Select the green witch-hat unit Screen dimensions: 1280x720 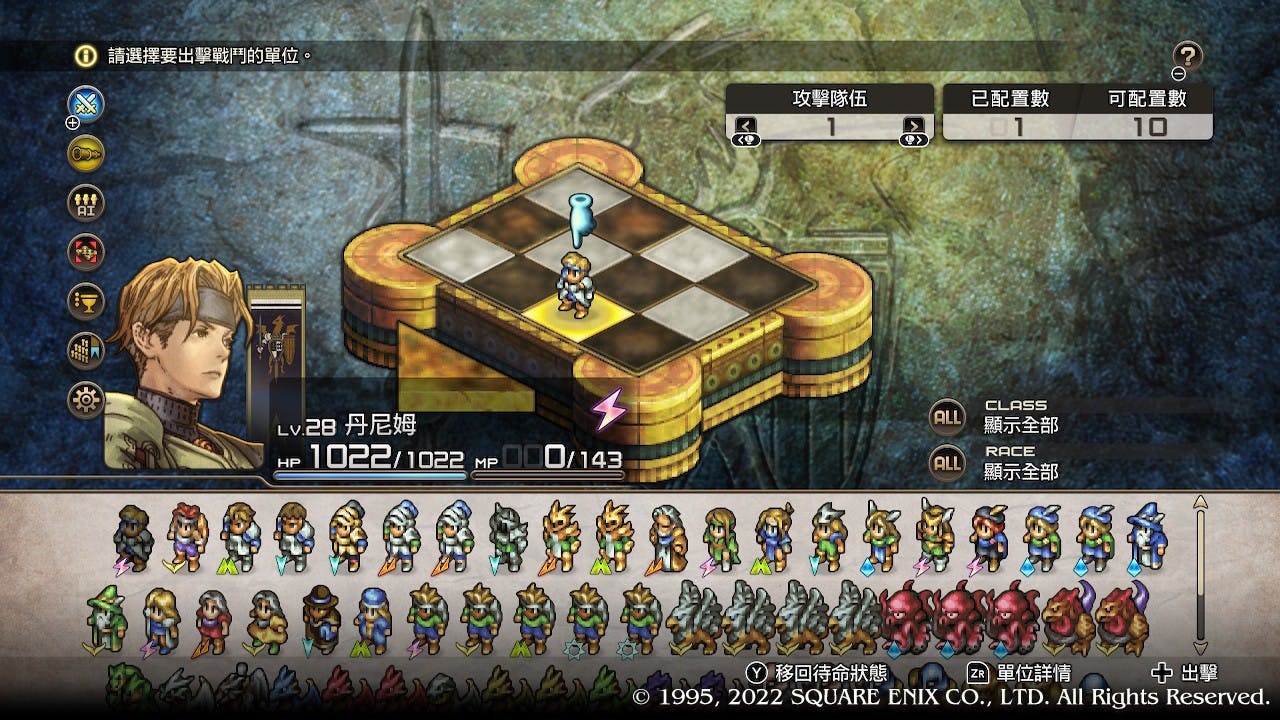coord(104,618)
